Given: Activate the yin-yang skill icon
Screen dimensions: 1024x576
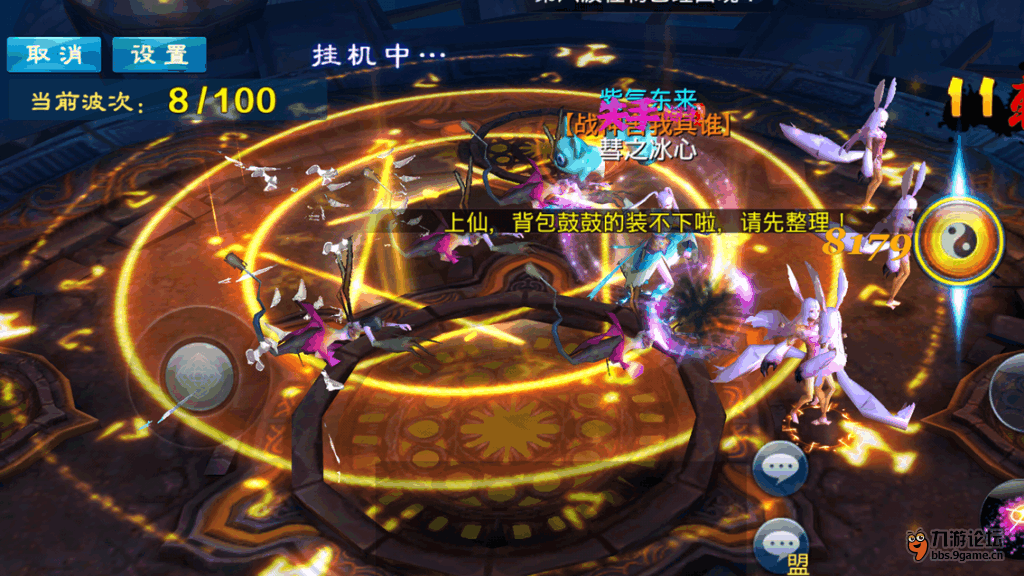Looking at the screenshot, I should click(x=959, y=241).
